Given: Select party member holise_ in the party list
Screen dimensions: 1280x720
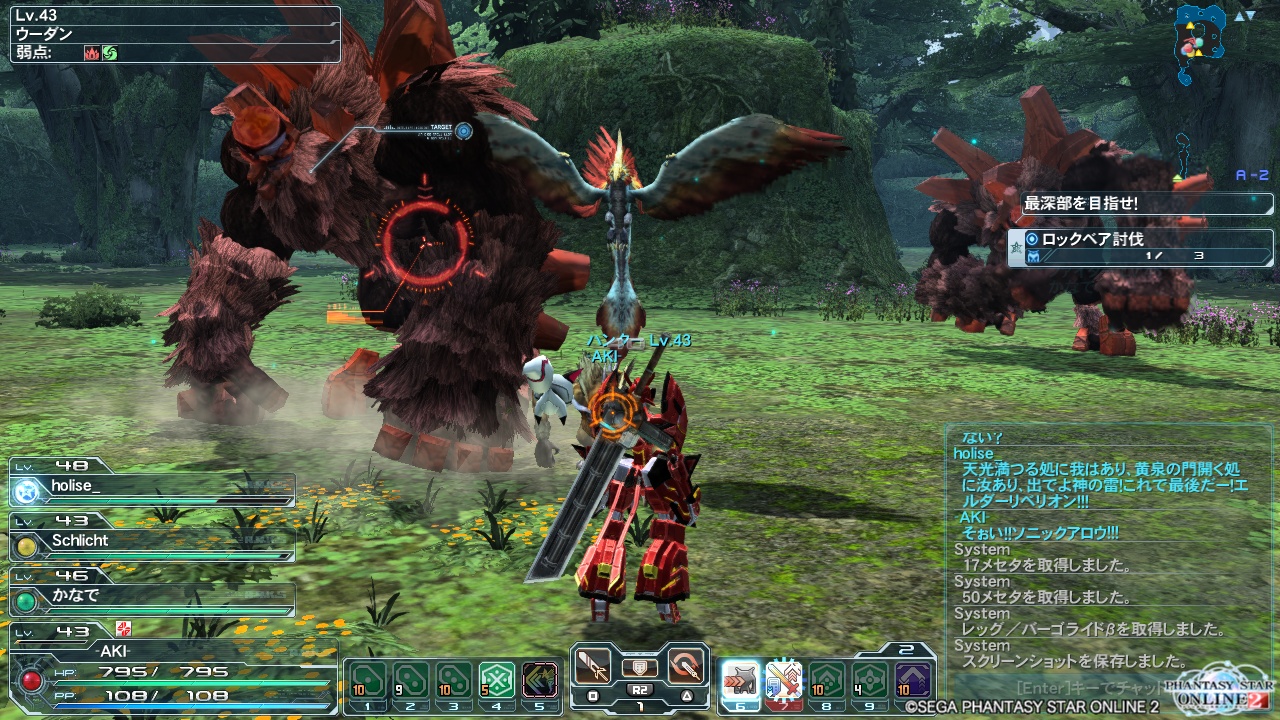Looking at the screenshot, I should pyautogui.click(x=152, y=488).
